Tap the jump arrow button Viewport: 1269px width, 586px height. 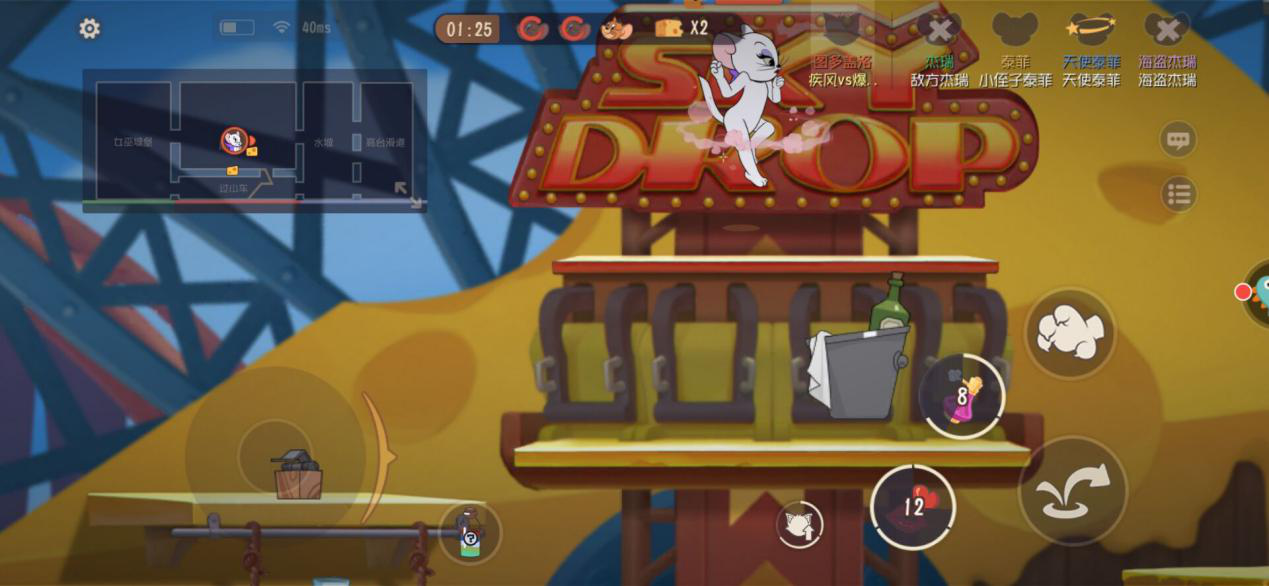(x=1072, y=490)
